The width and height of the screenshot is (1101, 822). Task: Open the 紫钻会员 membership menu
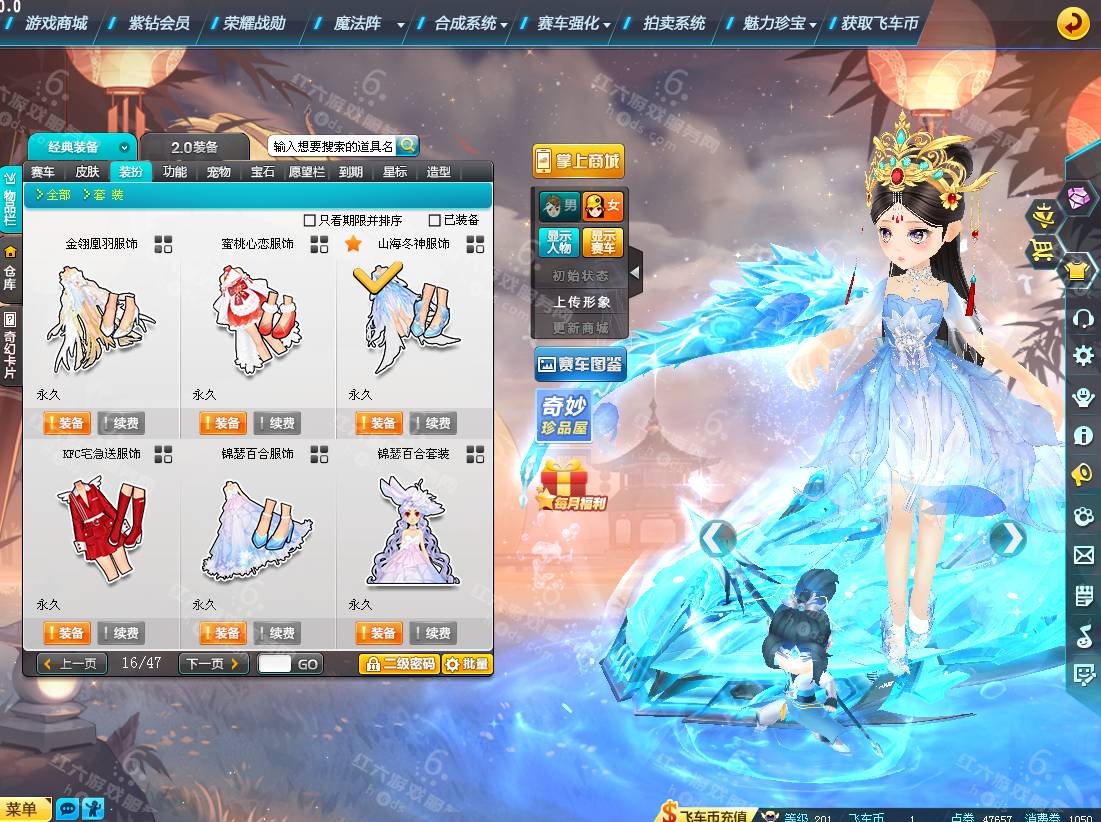click(x=159, y=23)
